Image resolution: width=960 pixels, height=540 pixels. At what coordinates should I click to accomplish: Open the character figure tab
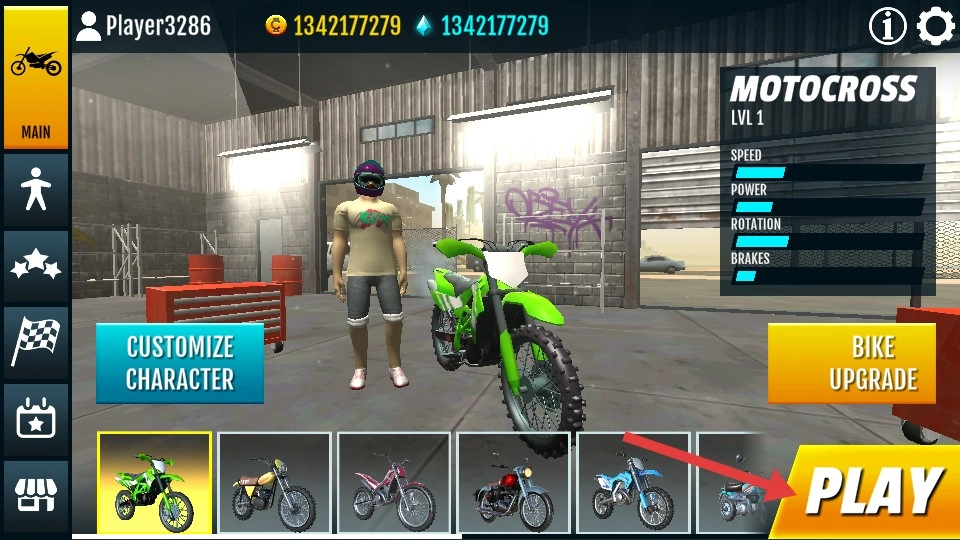point(36,190)
